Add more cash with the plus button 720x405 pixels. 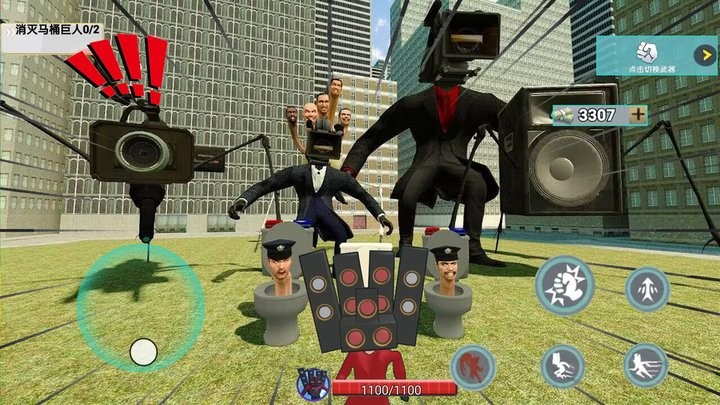coord(638,115)
